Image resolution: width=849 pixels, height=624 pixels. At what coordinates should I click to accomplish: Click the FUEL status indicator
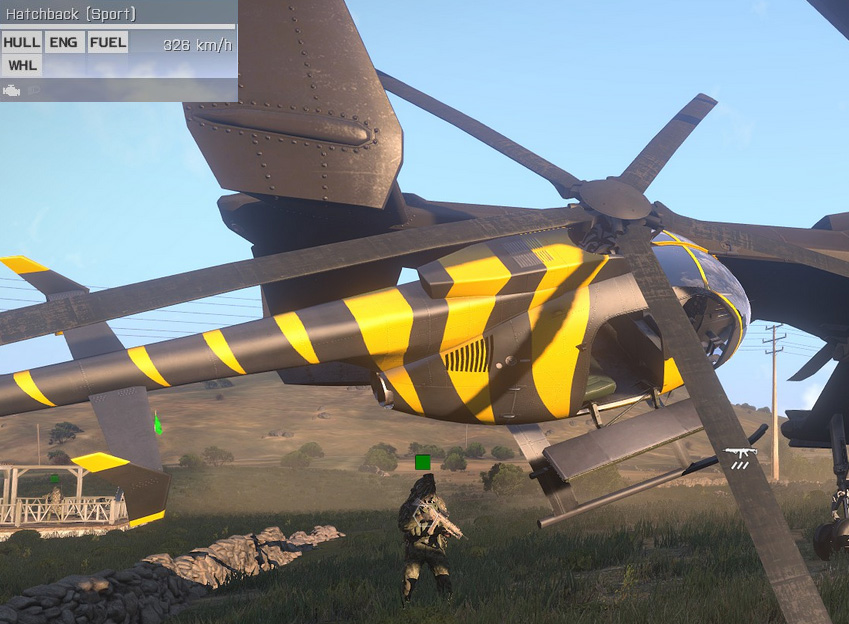click(107, 43)
